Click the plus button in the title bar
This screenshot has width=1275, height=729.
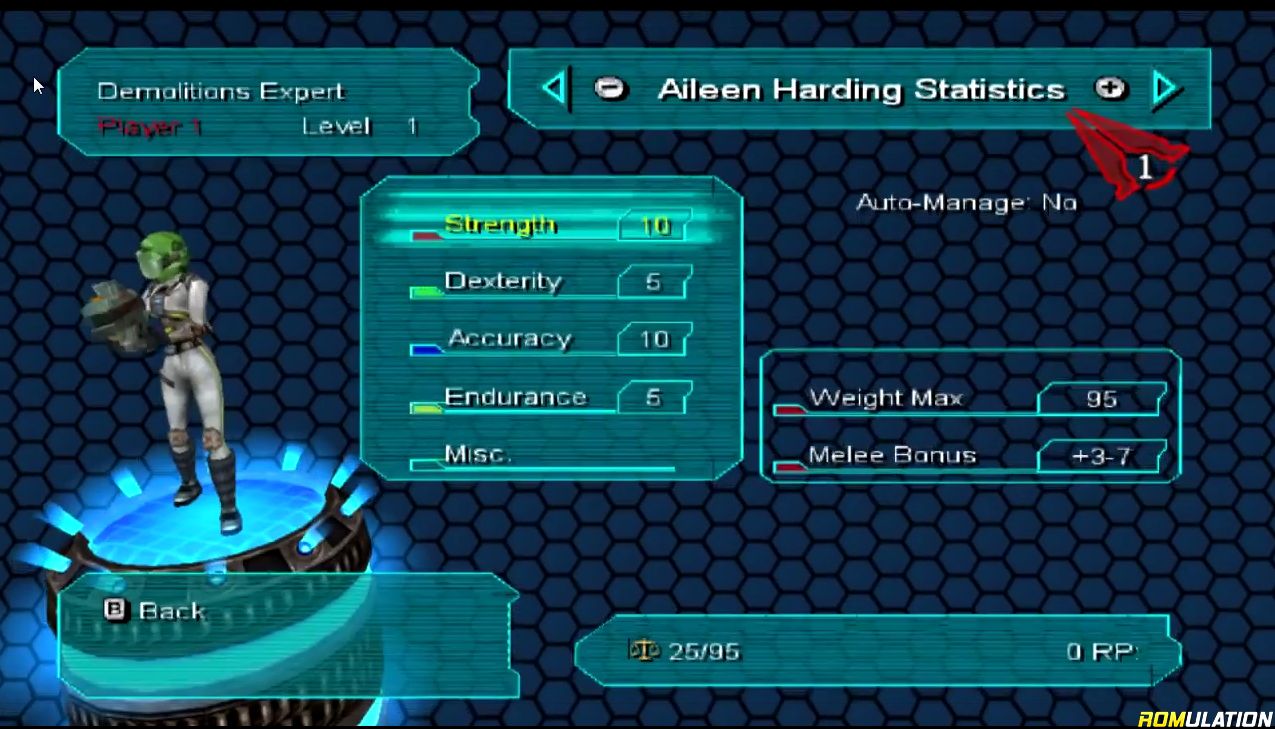(1109, 89)
